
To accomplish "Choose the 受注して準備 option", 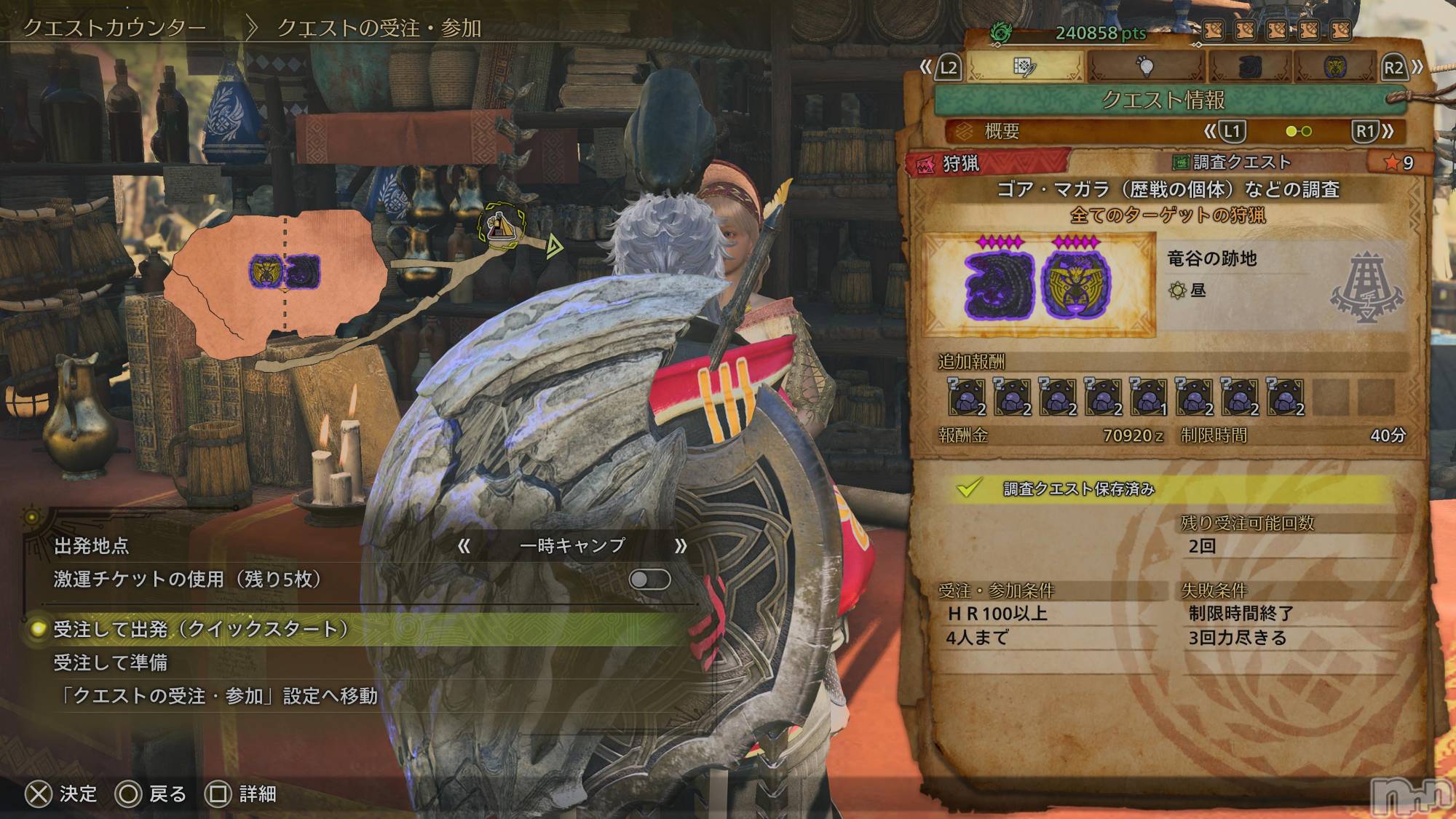I will [x=111, y=662].
